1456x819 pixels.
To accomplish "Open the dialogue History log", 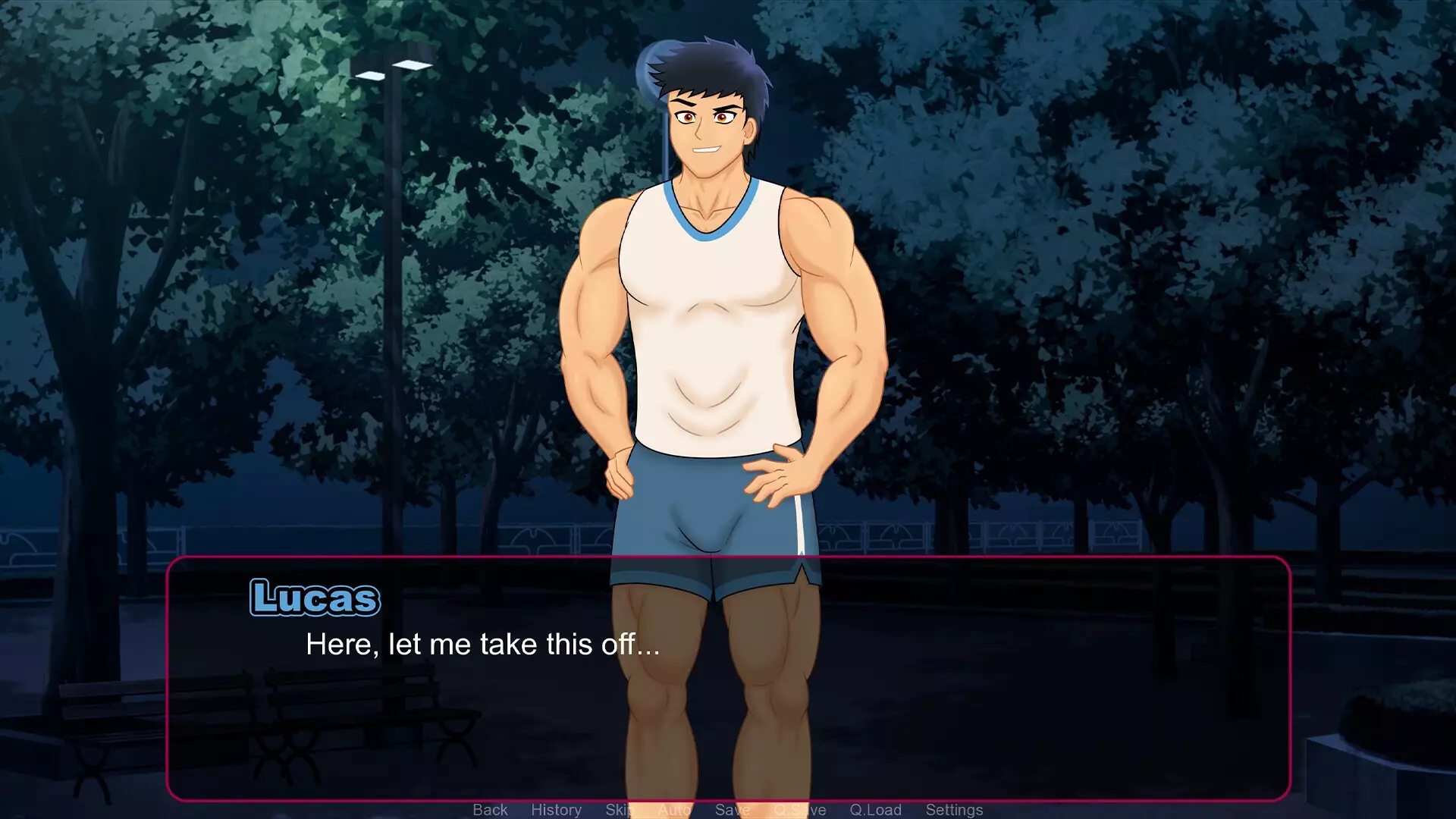I will [557, 809].
